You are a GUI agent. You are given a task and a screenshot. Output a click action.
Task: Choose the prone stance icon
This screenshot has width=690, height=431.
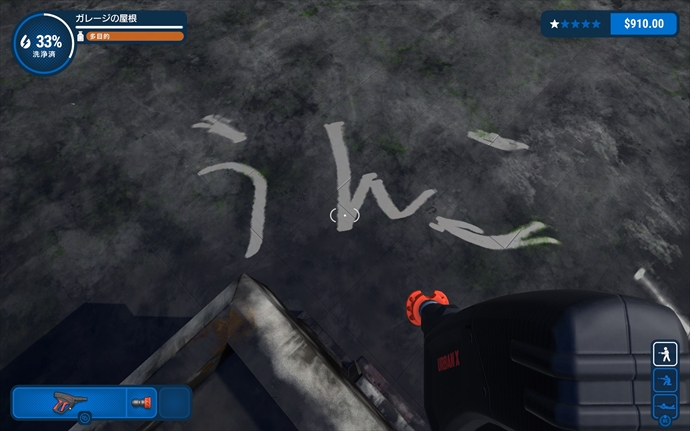(x=665, y=405)
